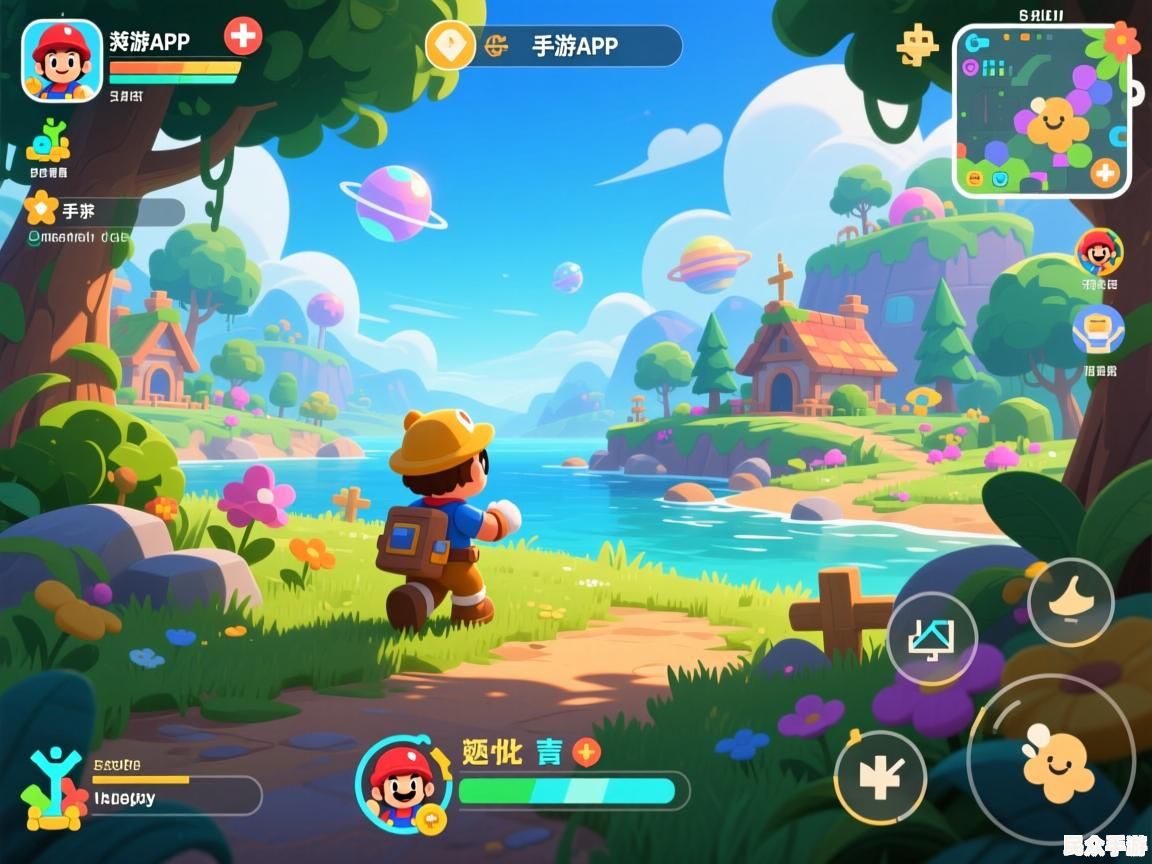Click the blue and green figure icon

[52, 790]
